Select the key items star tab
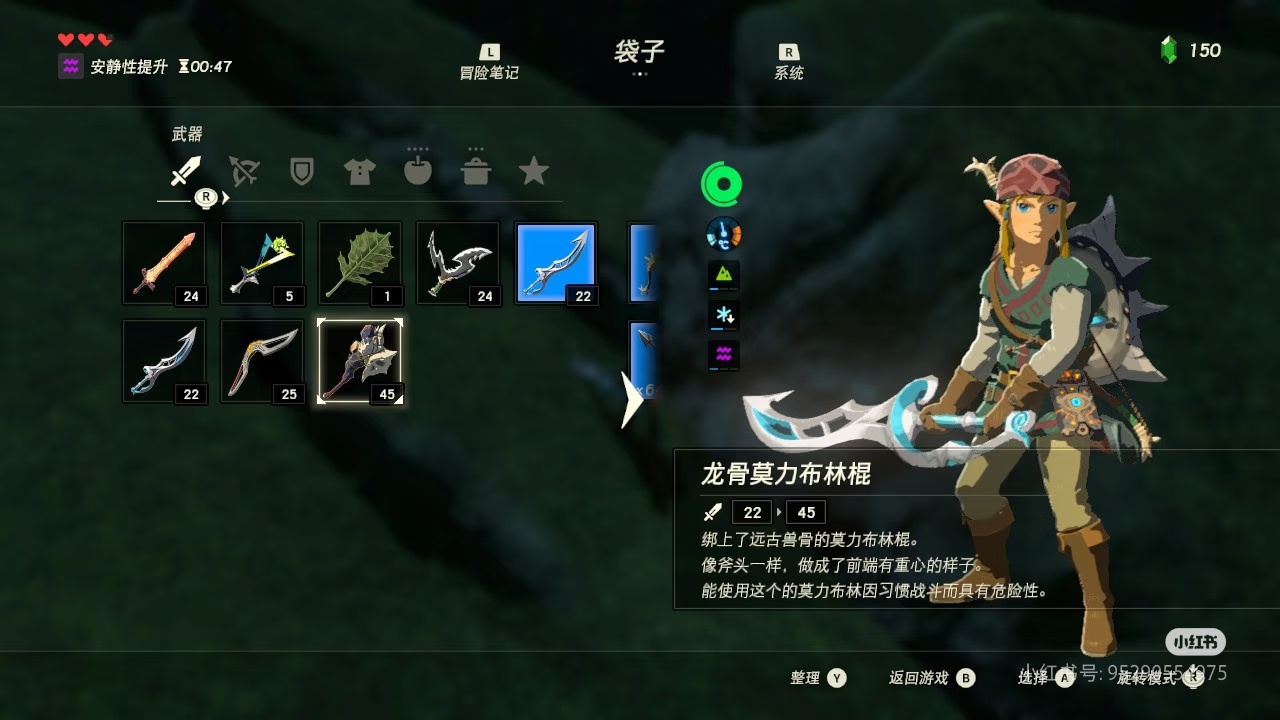The height and width of the screenshot is (720, 1280). click(x=534, y=171)
